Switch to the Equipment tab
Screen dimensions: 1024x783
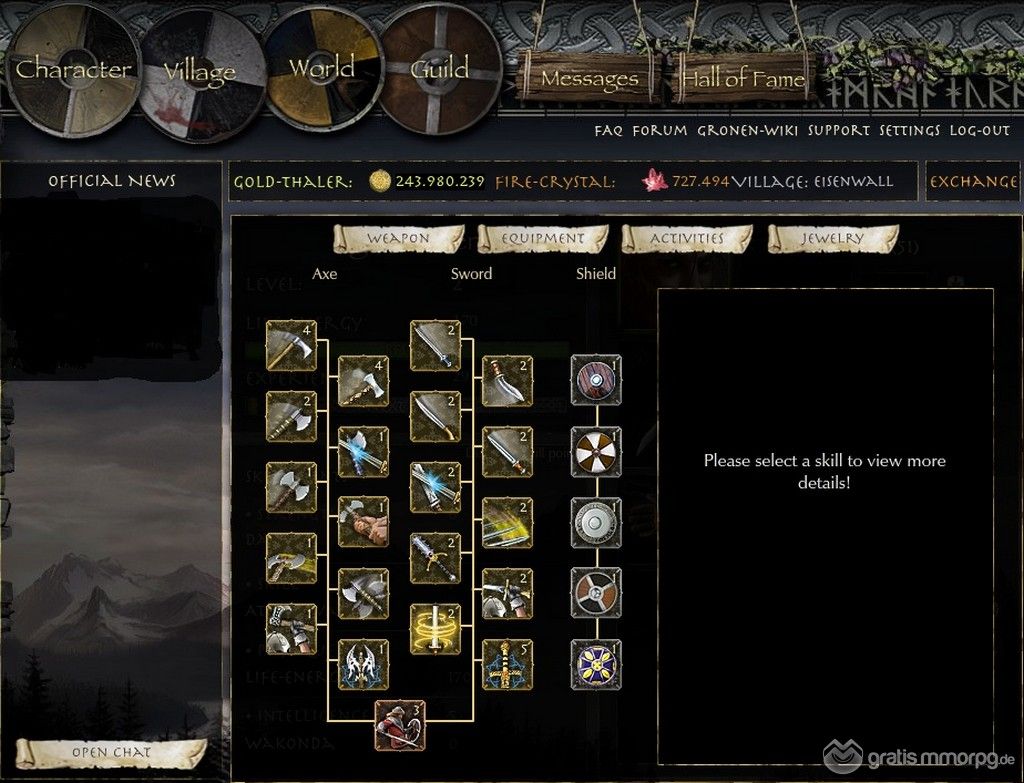click(x=543, y=239)
